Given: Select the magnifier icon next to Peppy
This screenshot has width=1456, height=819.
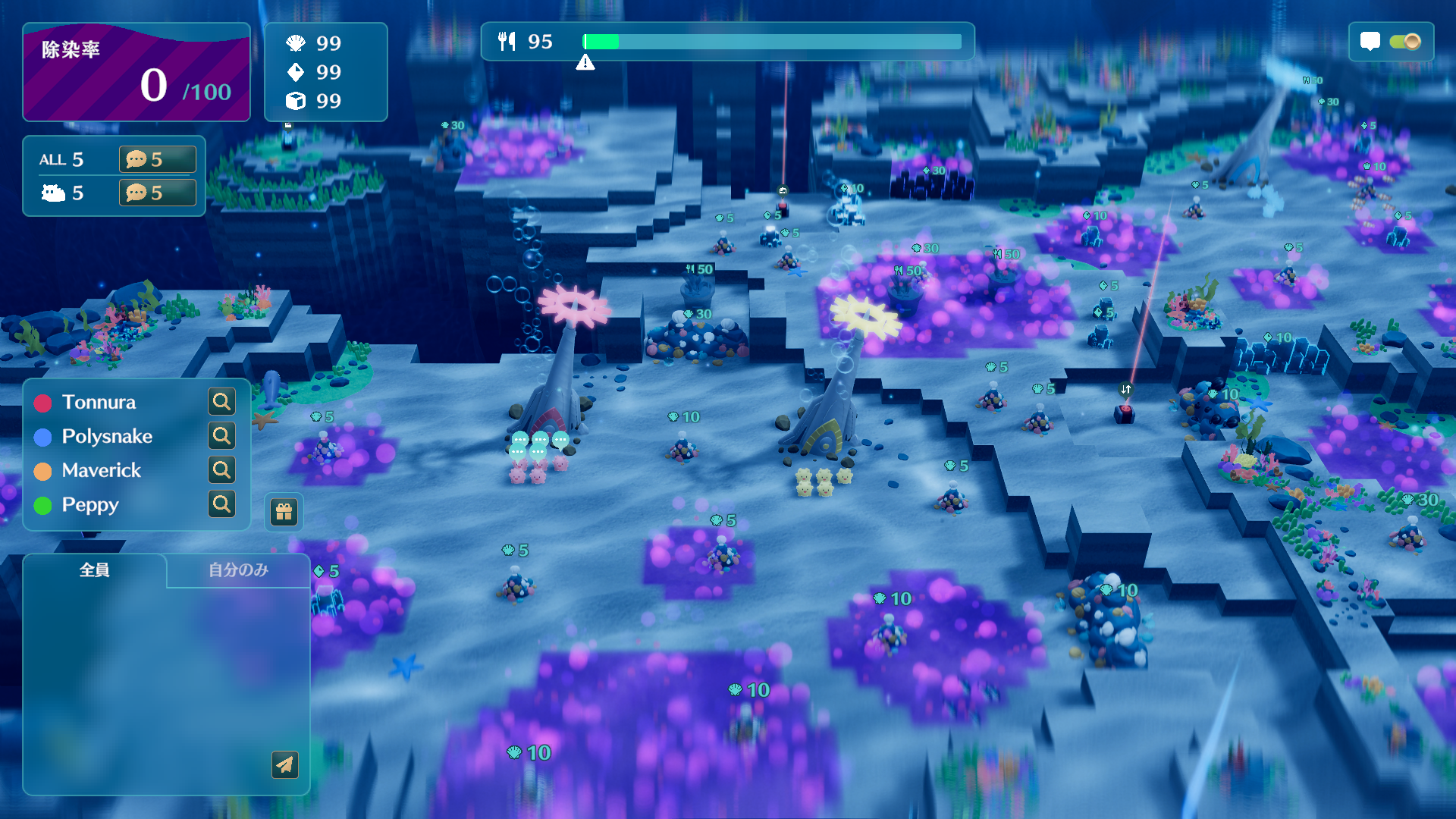Looking at the screenshot, I should click(x=221, y=504).
